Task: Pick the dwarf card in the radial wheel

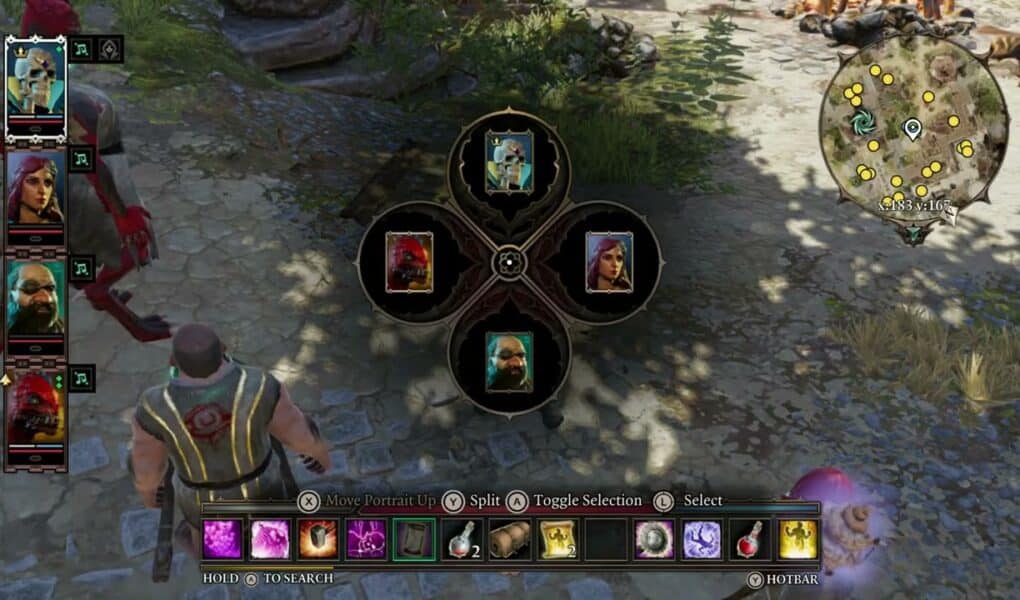Action: click(x=509, y=362)
